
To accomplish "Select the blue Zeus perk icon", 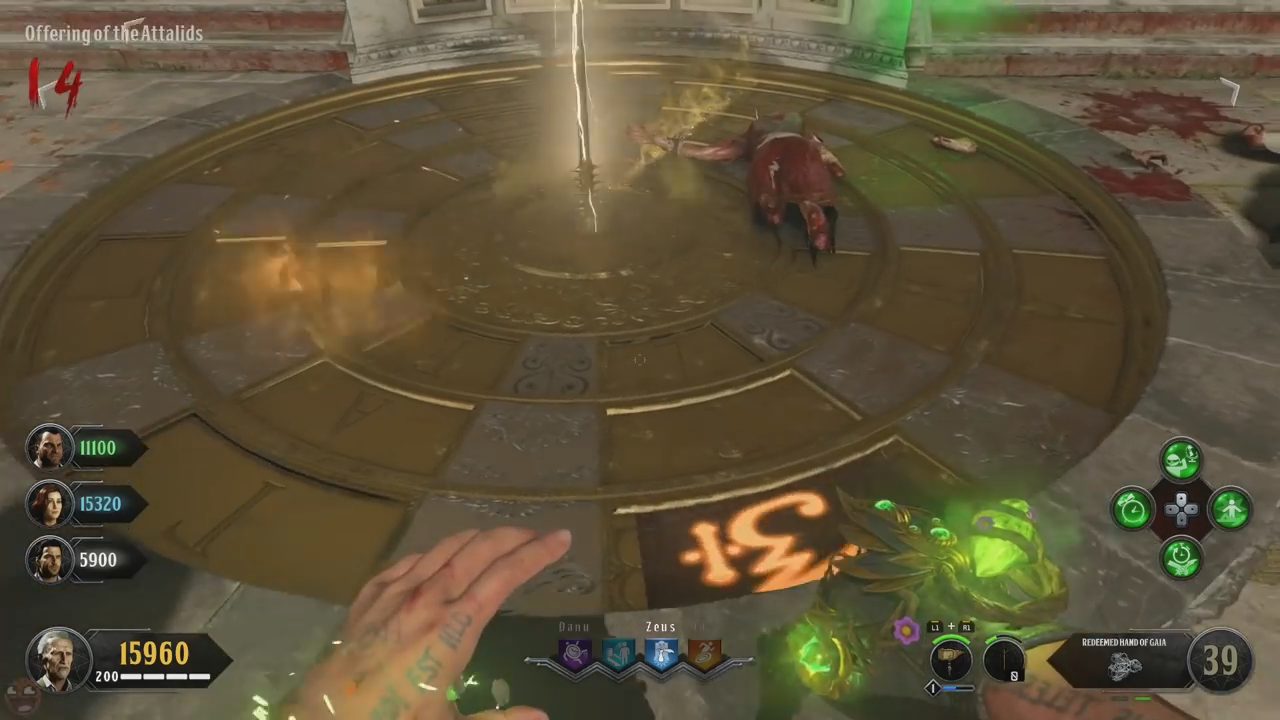I will tap(660, 655).
